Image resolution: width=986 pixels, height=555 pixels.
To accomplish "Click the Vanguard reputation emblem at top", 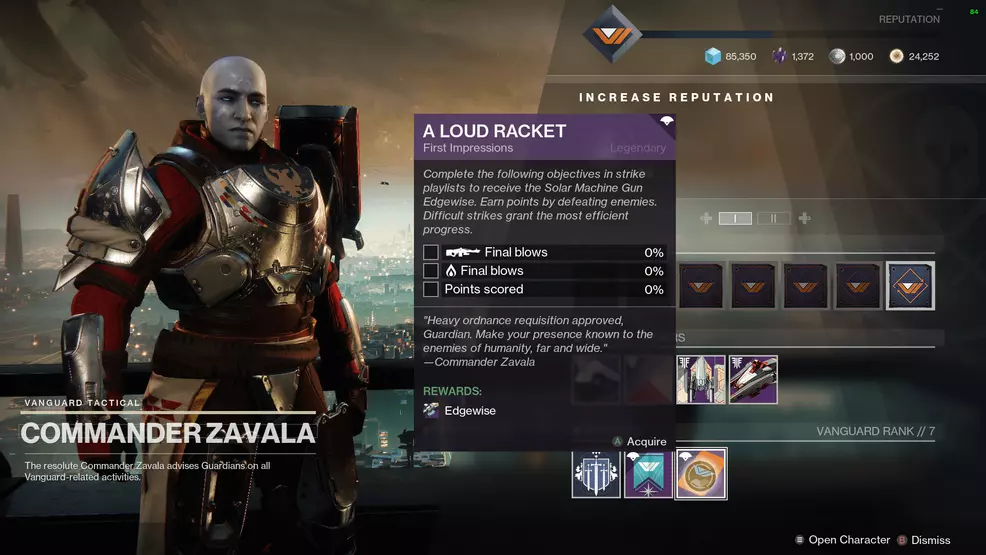I will click(612, 34).
